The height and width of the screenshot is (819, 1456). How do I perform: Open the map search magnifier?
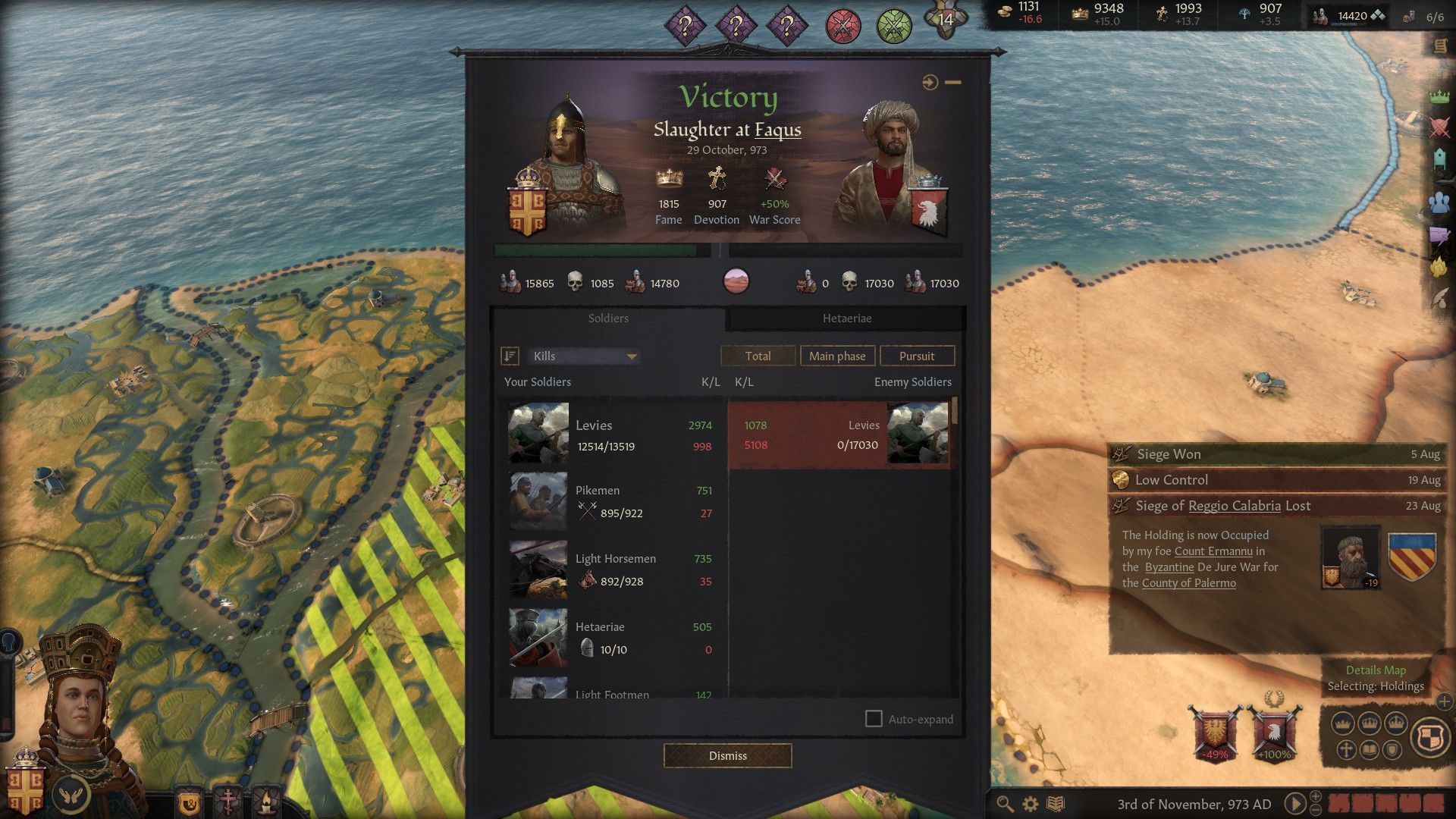tap(1005, 804)
